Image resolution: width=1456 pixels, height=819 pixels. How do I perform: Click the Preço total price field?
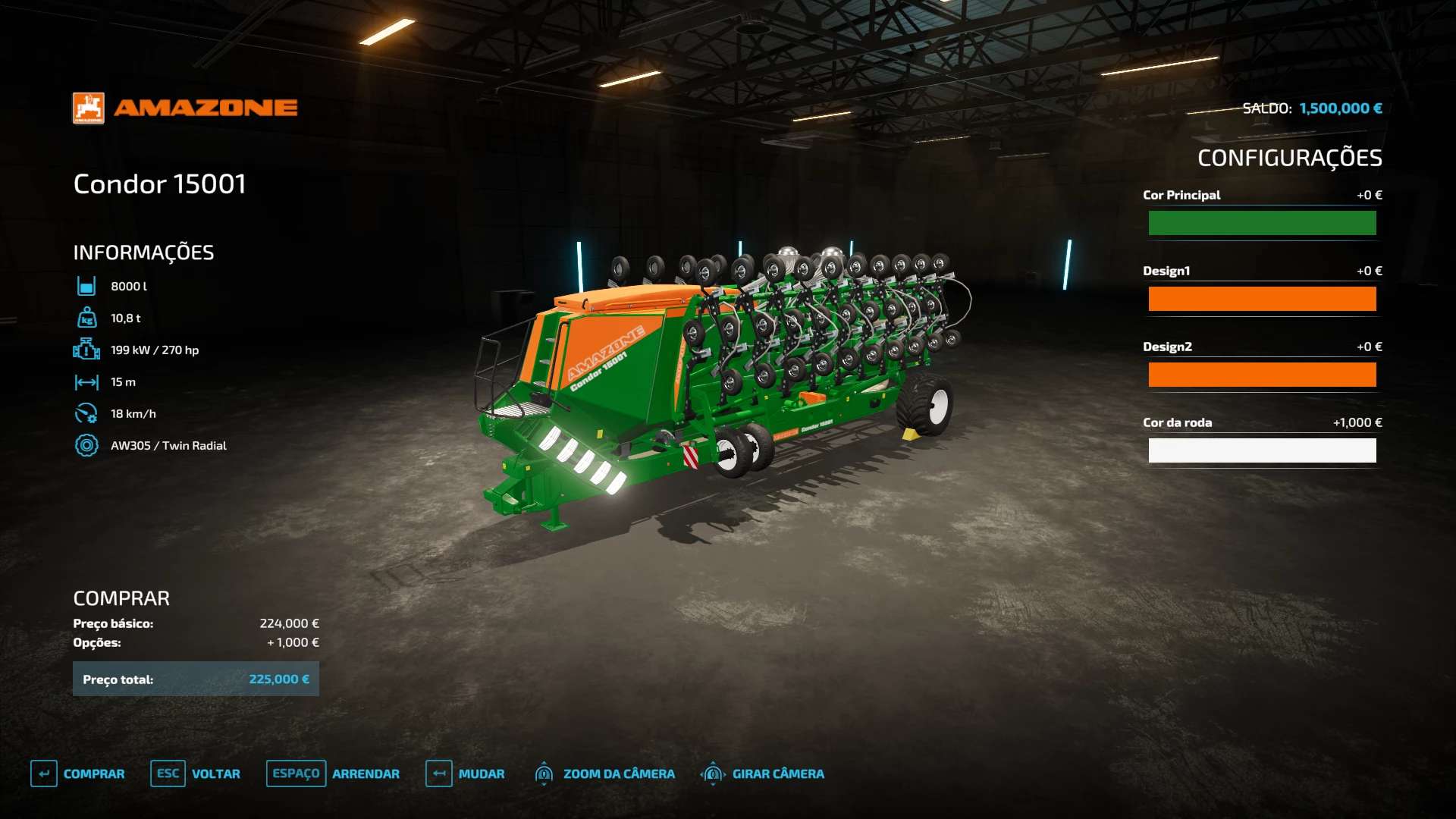[x=196, y=679]
